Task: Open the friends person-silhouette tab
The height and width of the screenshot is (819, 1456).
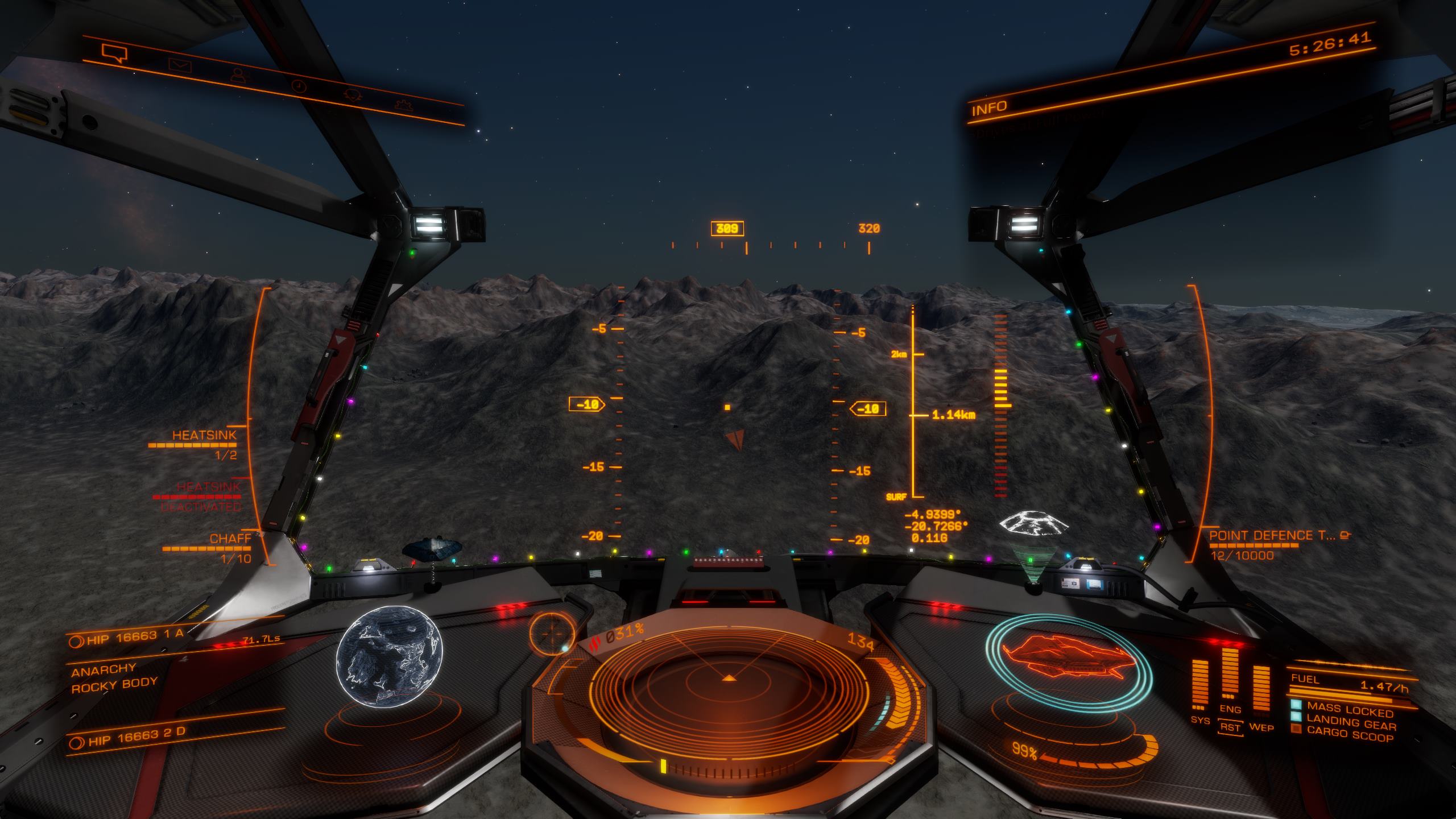Action: click(x=238, y=75)
